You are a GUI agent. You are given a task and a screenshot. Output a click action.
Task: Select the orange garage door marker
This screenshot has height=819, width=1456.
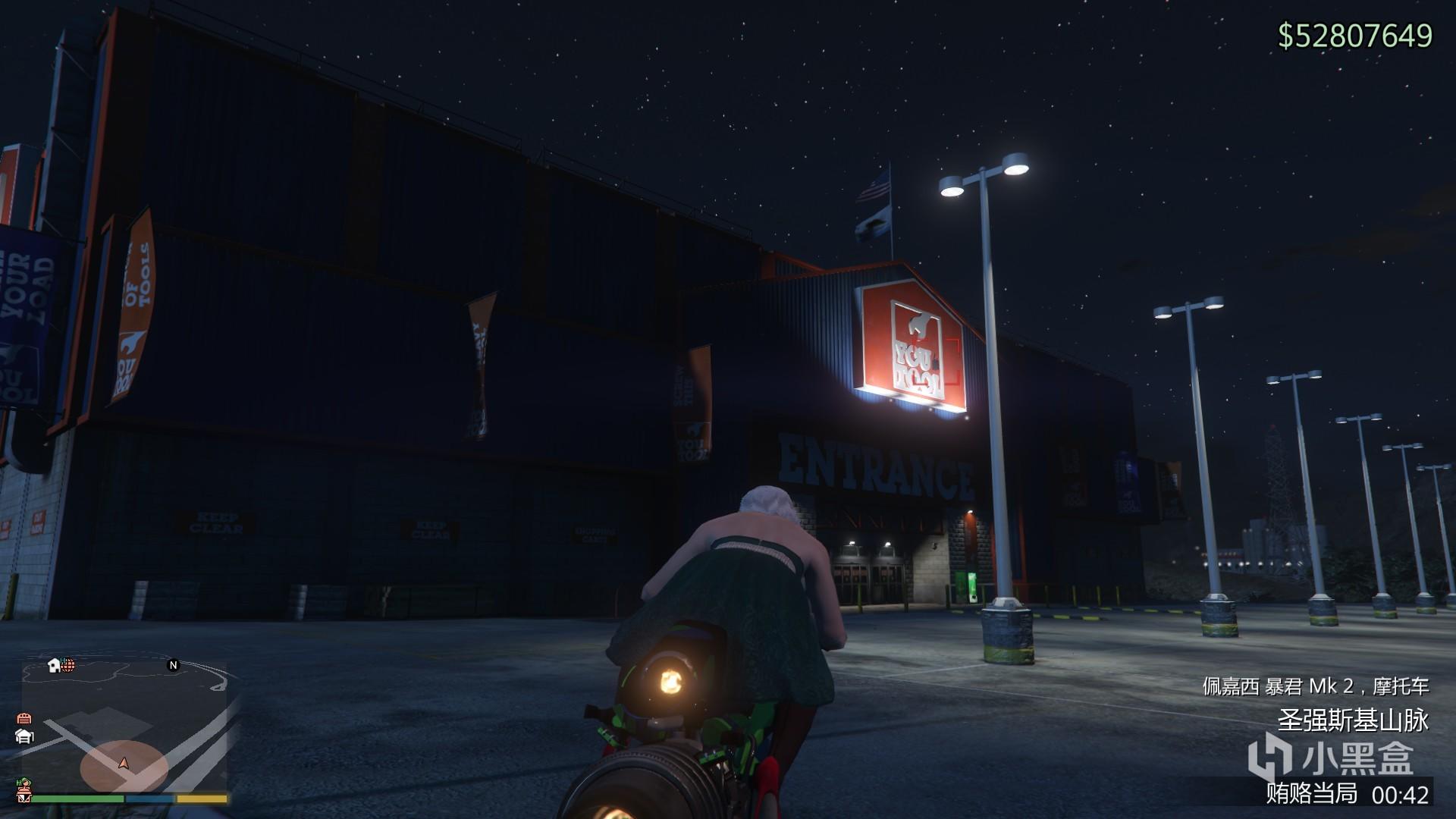[x=24, y=718]
